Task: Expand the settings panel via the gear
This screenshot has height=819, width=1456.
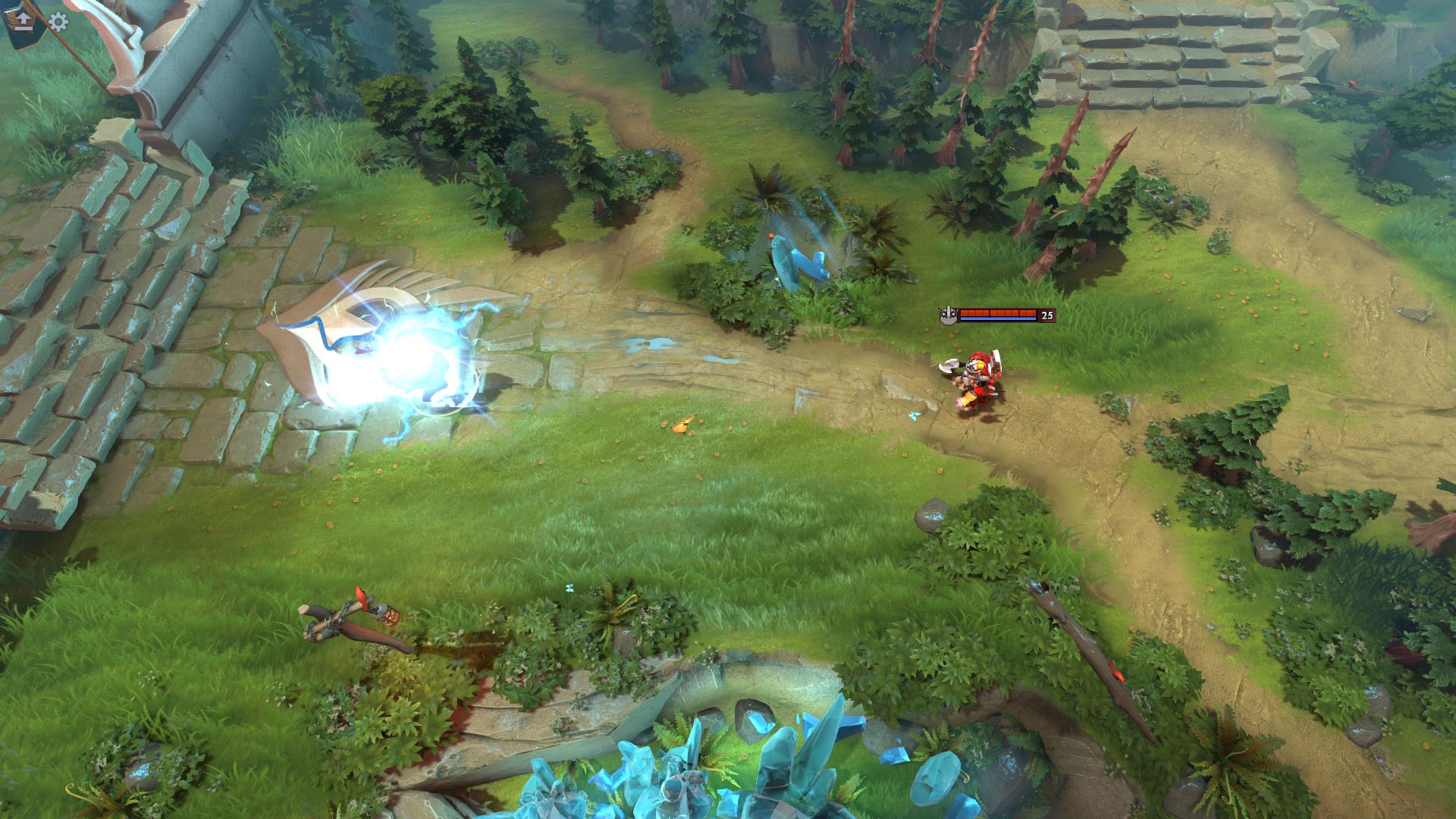Action: 58,23
